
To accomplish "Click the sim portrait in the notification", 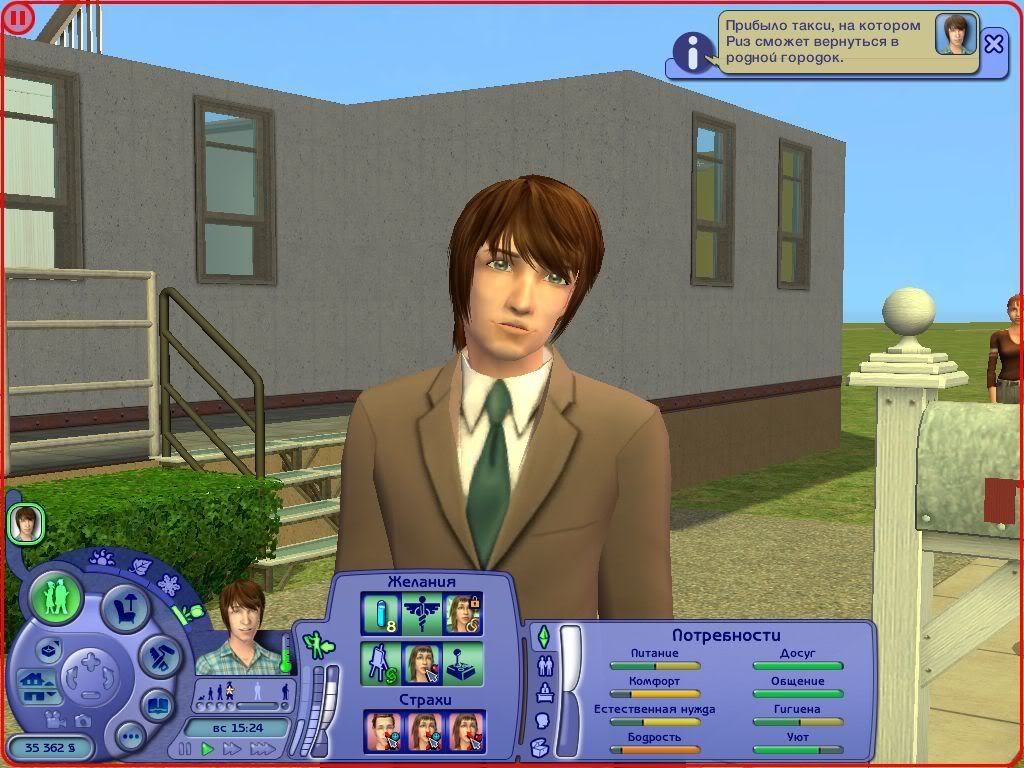I will tap(955, 35).
